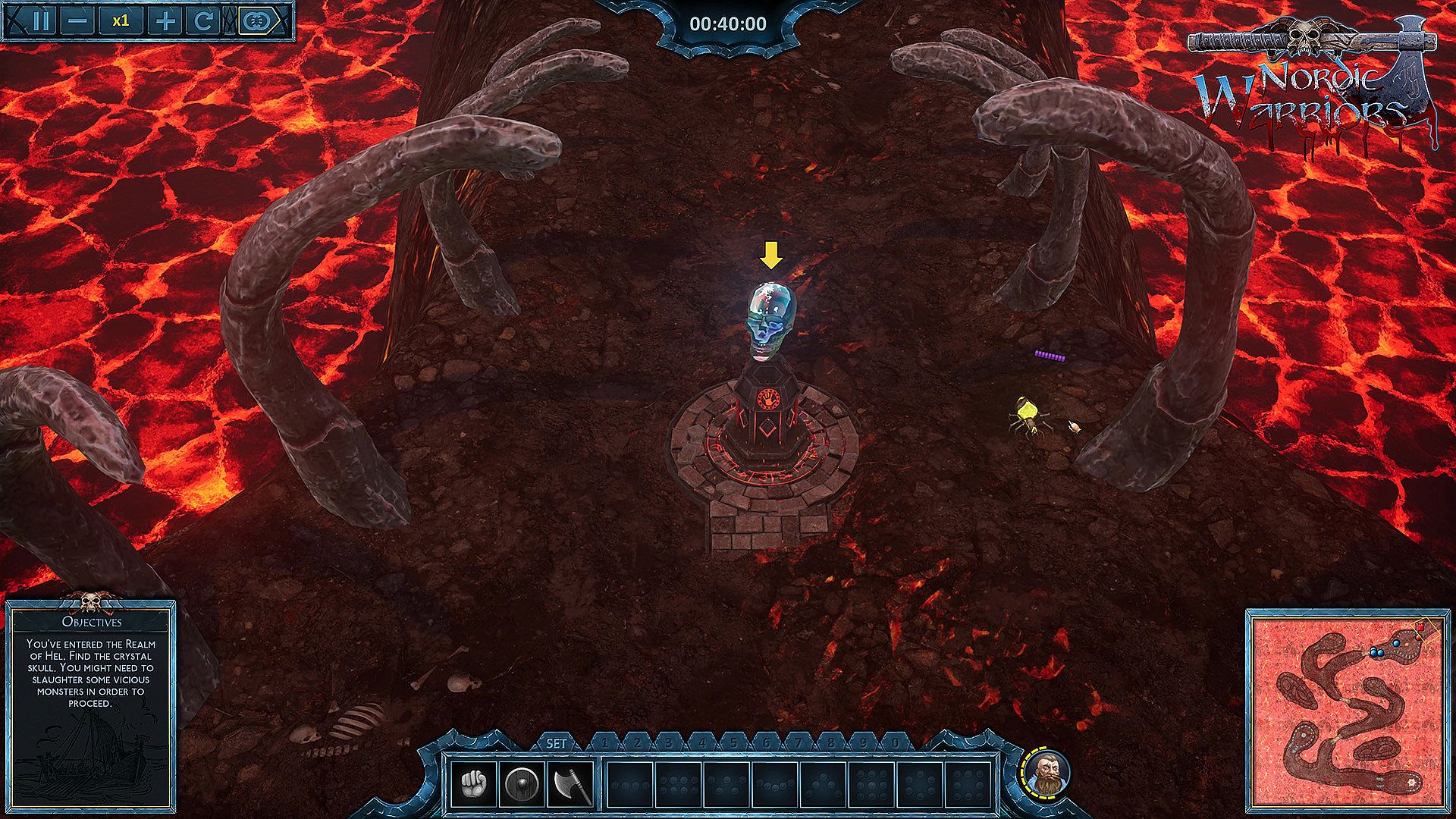The width and height of the screenshot is (1456, 819).
Task: Toggle the beetle rings icon button
Action: (x=257, y=21)
